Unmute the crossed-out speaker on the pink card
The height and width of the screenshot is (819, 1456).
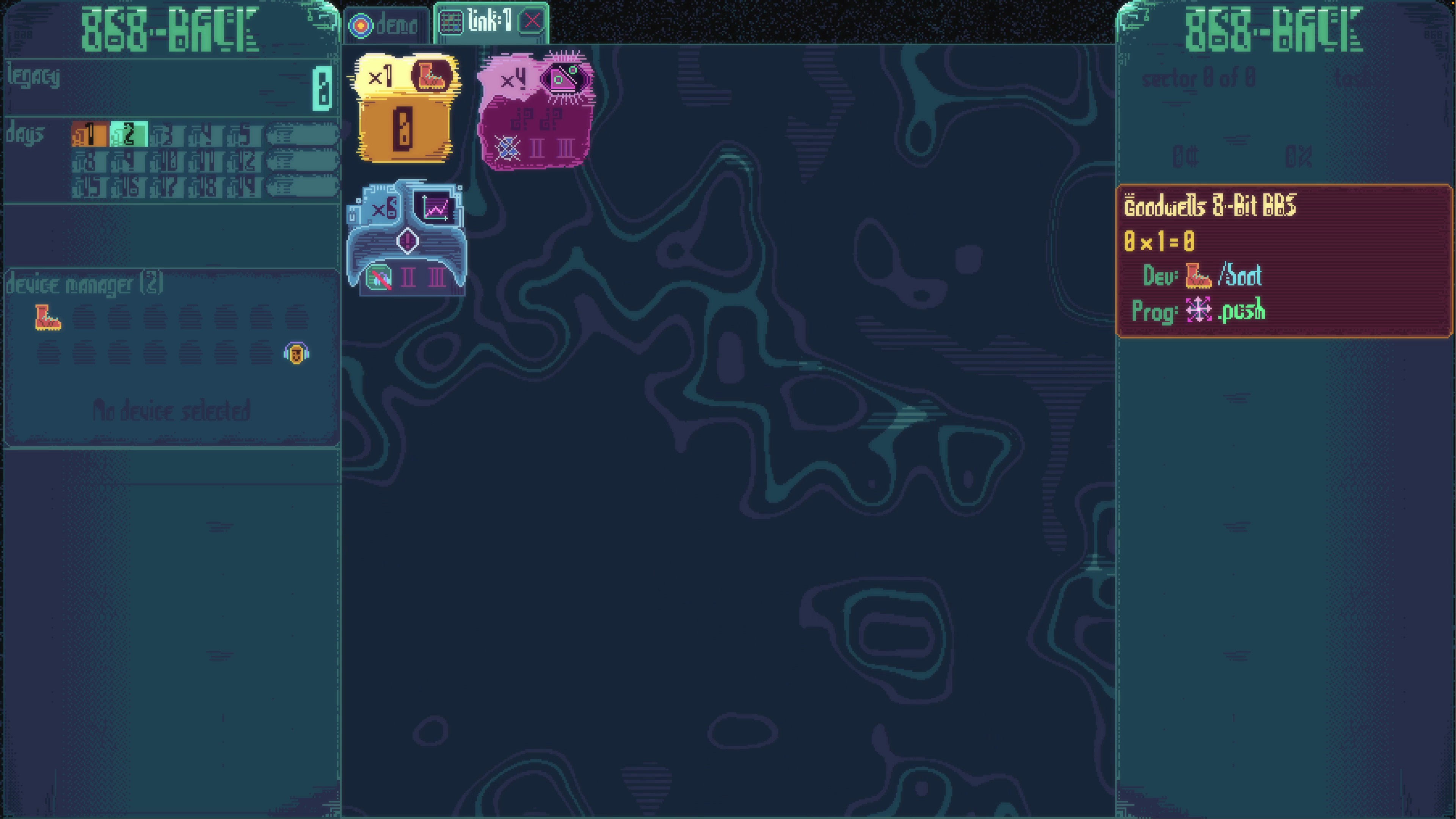tap(508, 148)
